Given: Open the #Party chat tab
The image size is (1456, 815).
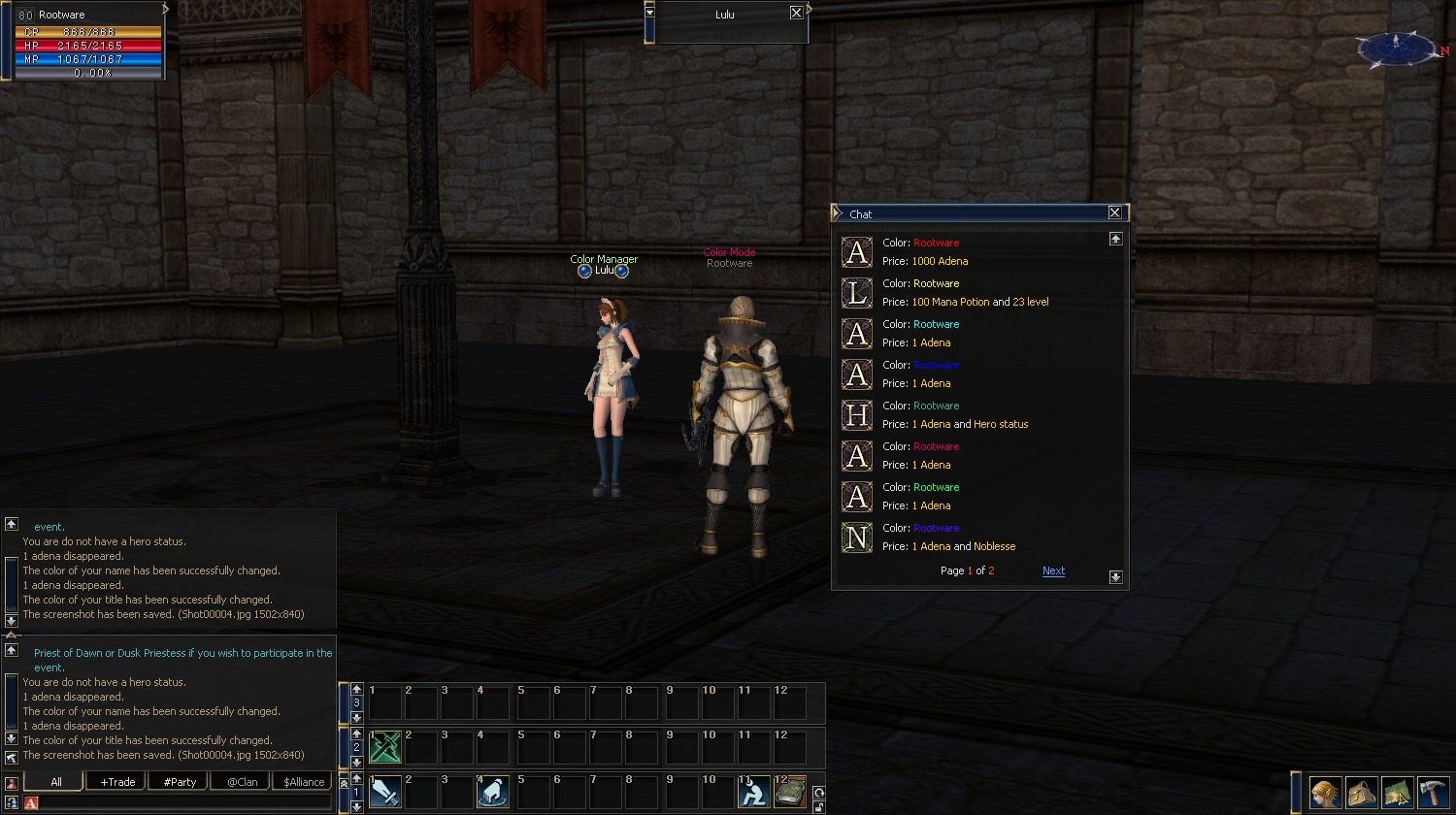Looking at the screenshot, I should pos(180,782).
